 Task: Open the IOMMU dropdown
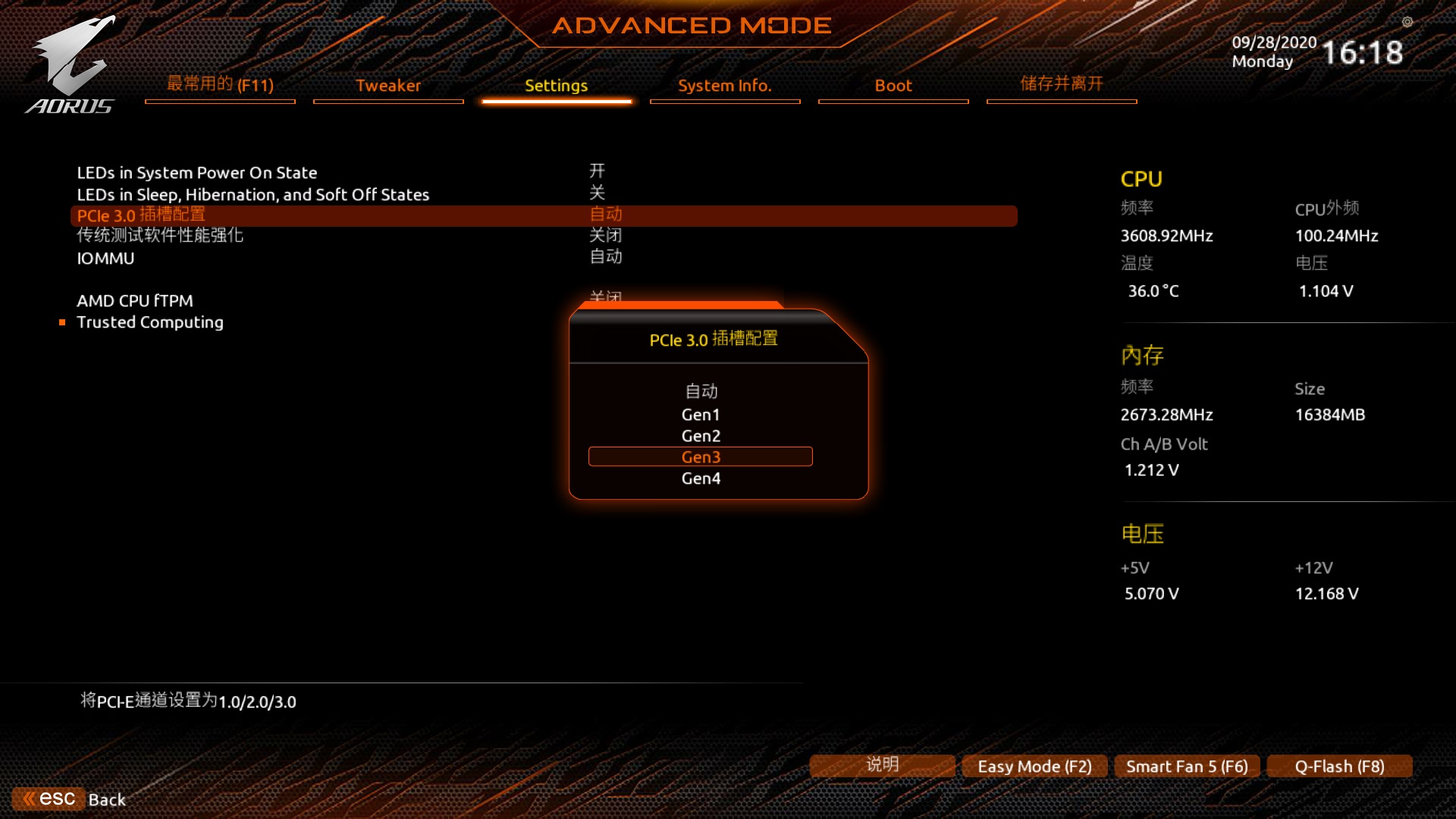105,258
